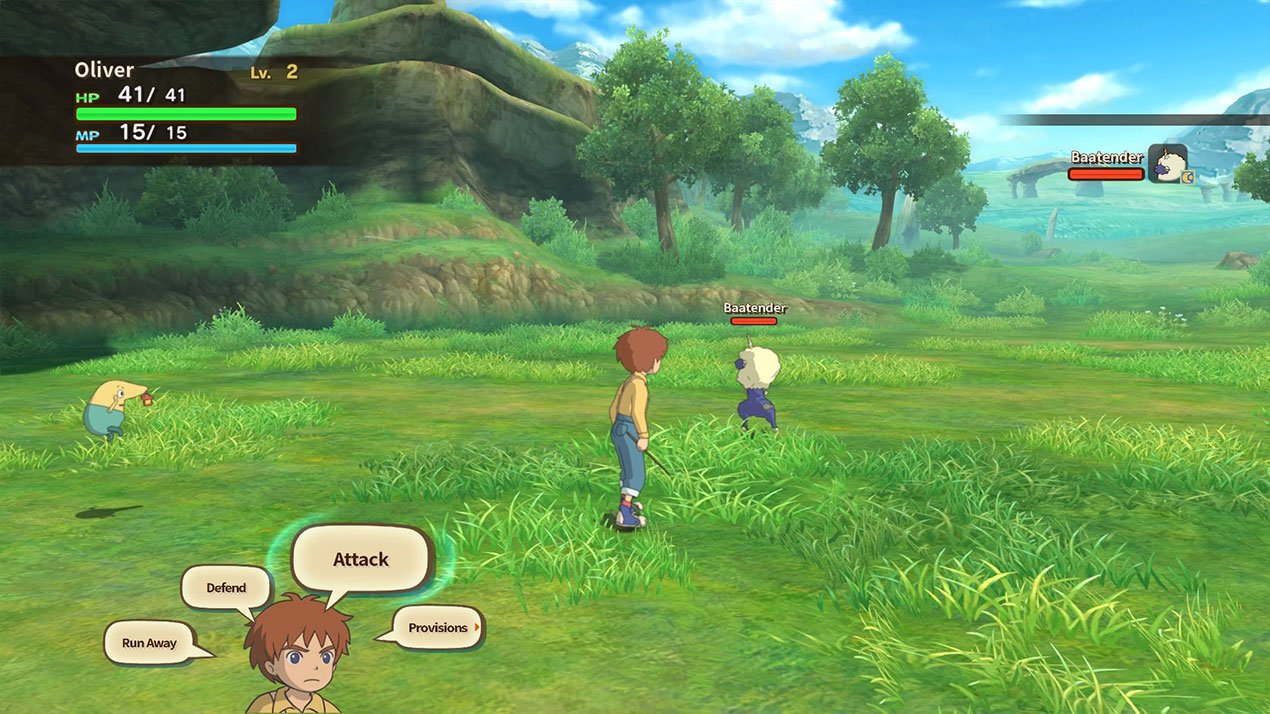The height and width of the screenshot is (714, 1270).
Task: Select the Defend command
Action: pos(226,587)
